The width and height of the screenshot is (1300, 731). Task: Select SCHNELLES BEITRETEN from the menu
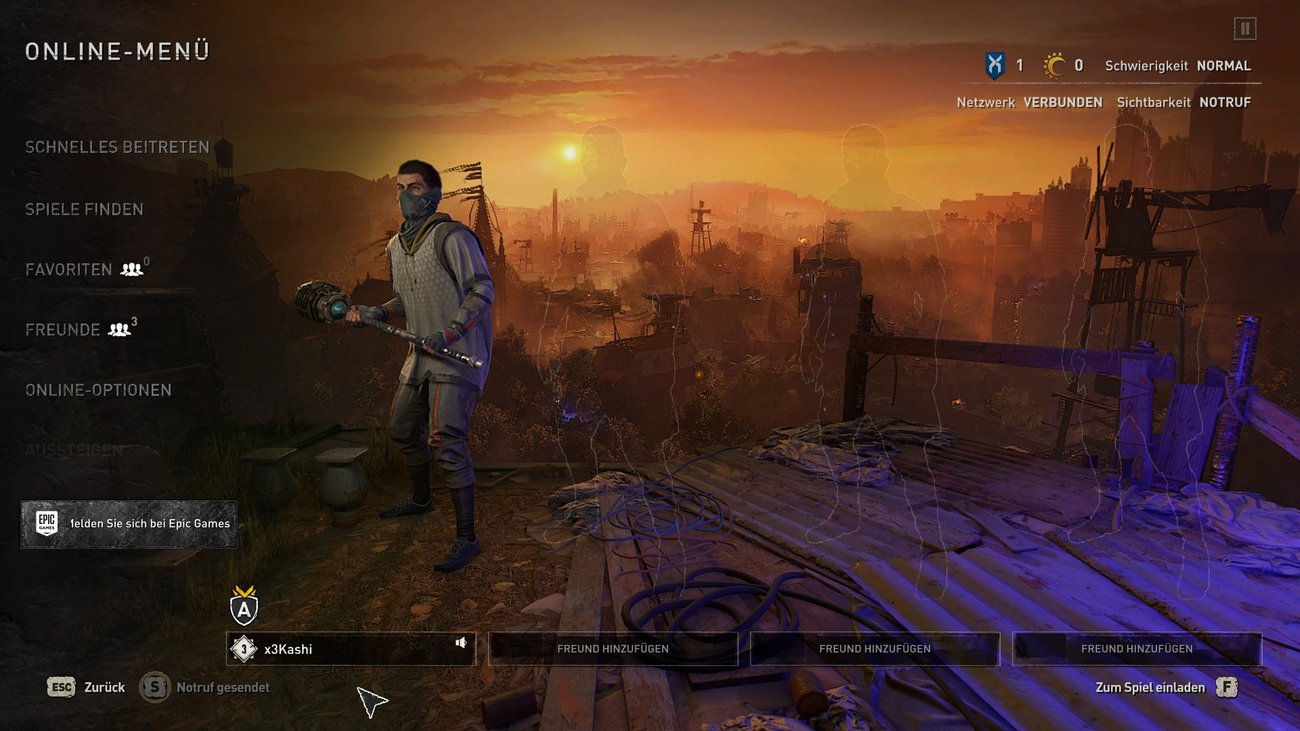click(117, 146)
